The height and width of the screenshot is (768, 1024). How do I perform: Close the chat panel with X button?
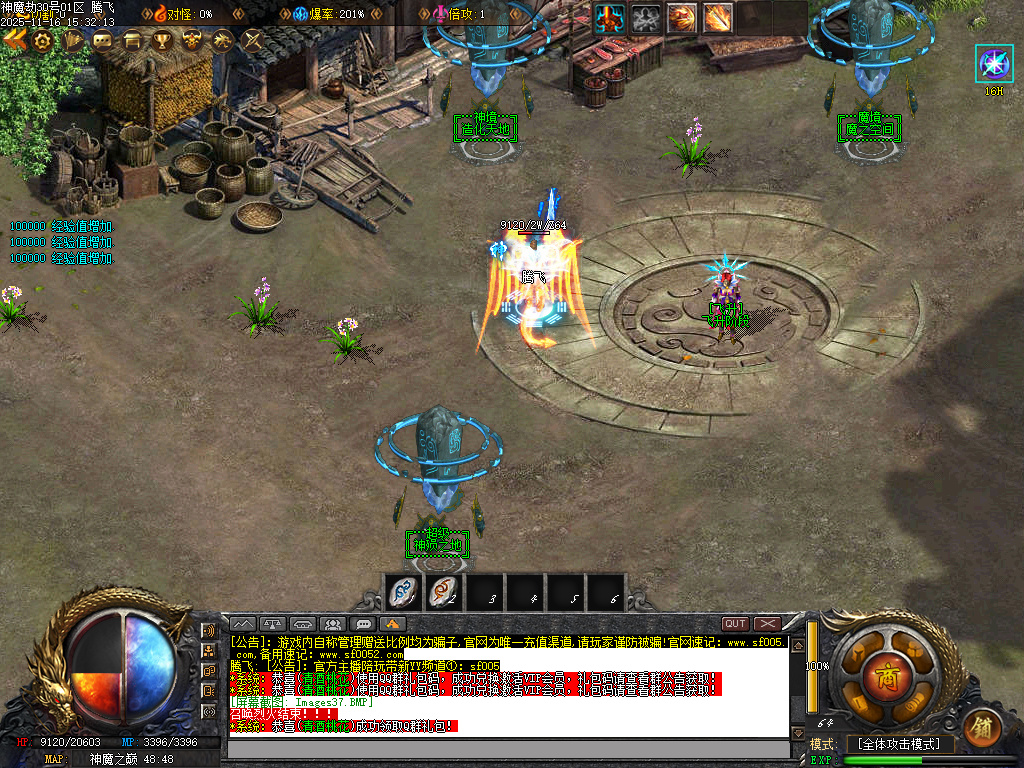pyautogui.click(x=767, y=624)
